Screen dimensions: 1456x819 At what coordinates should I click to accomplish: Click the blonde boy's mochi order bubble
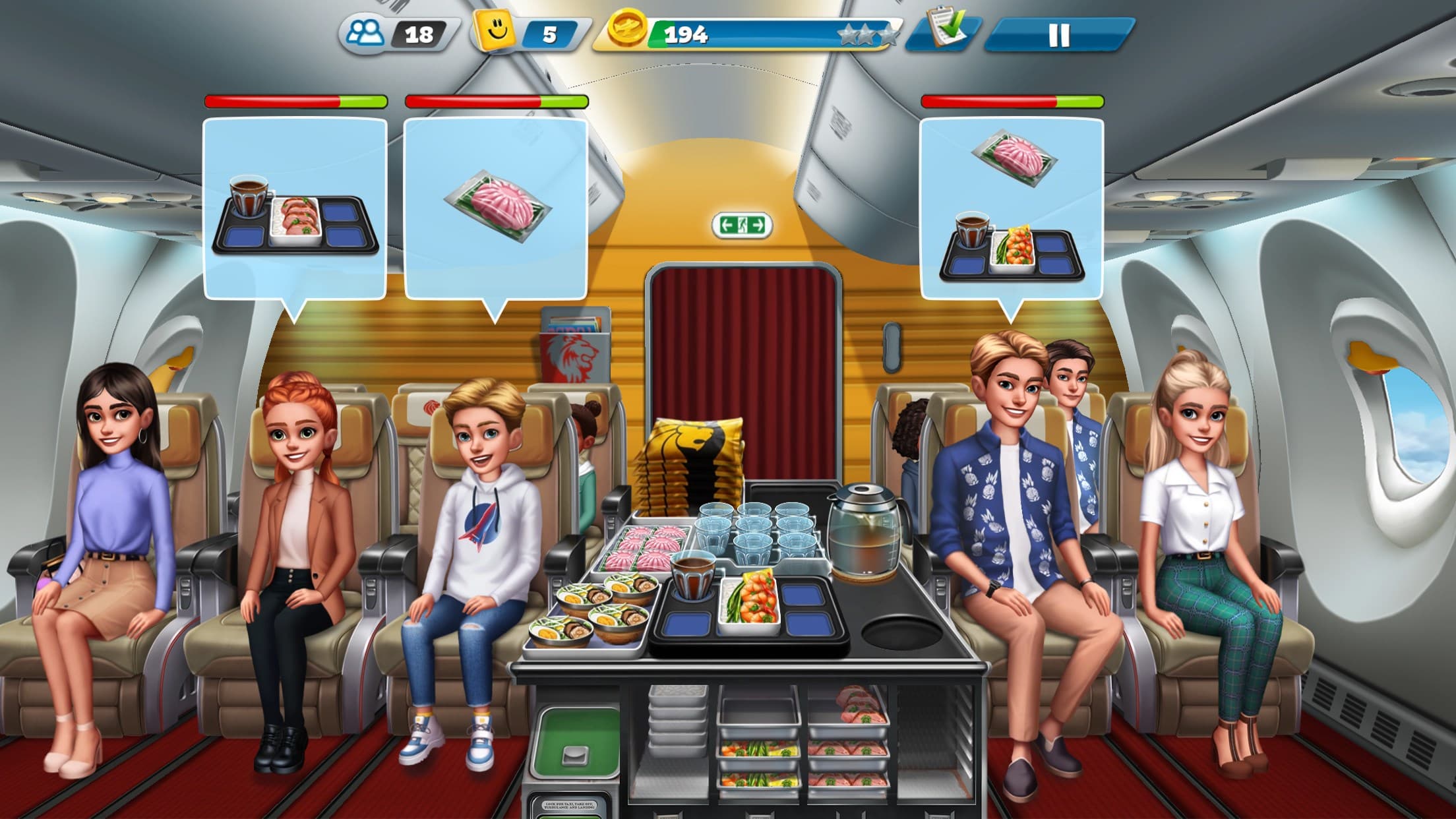(496, 204)
